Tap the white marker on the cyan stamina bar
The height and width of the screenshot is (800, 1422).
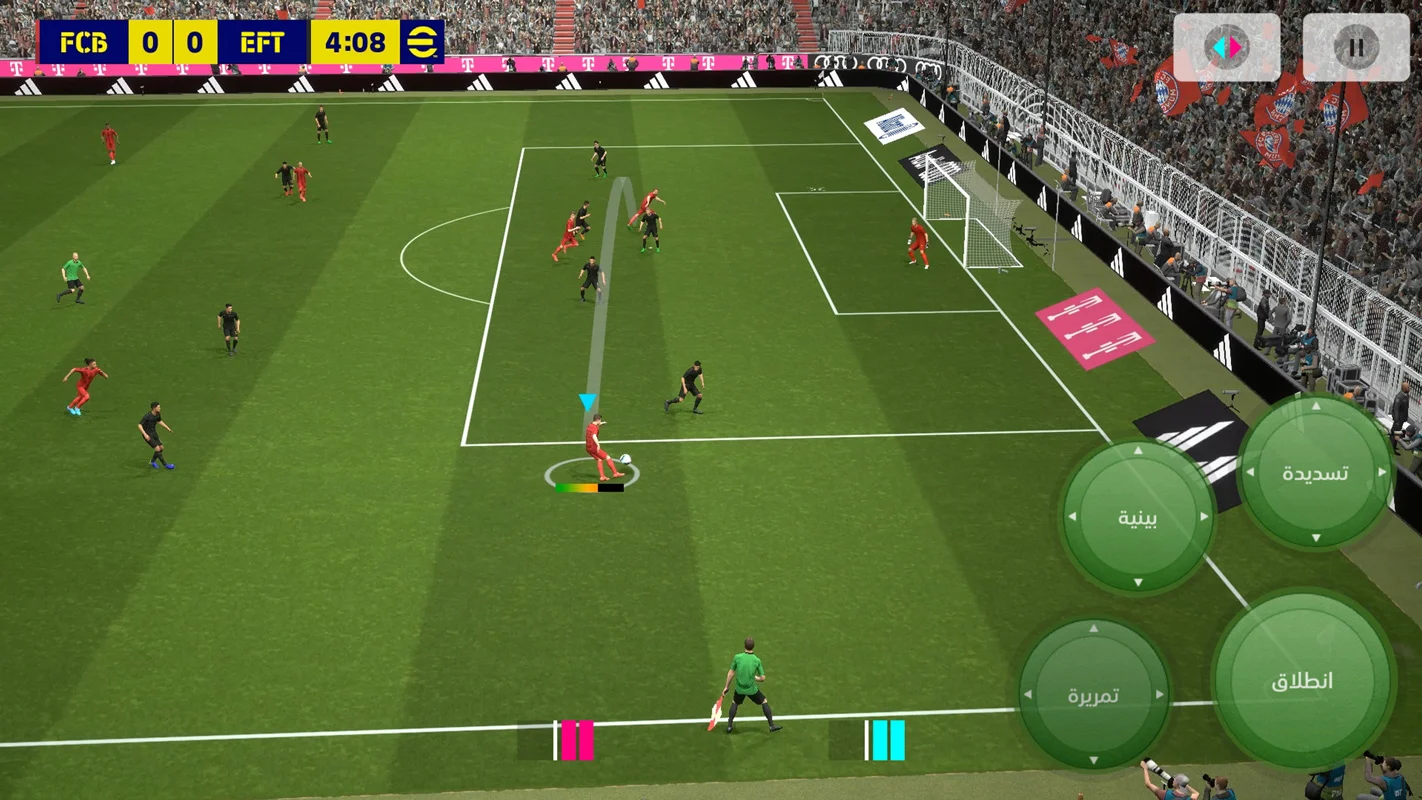(867, 740)
